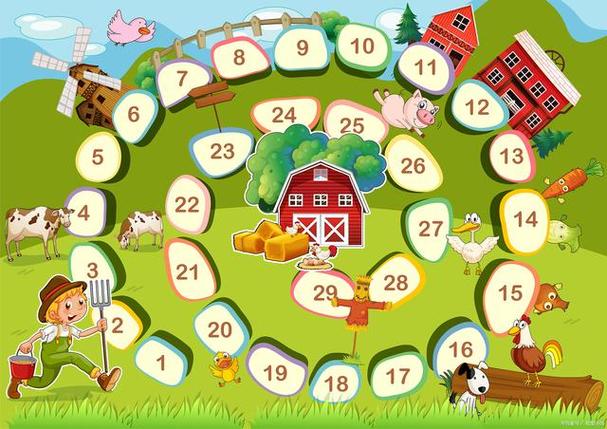Select board space 17
Viewport: 607px width, 429px height.
398,375
